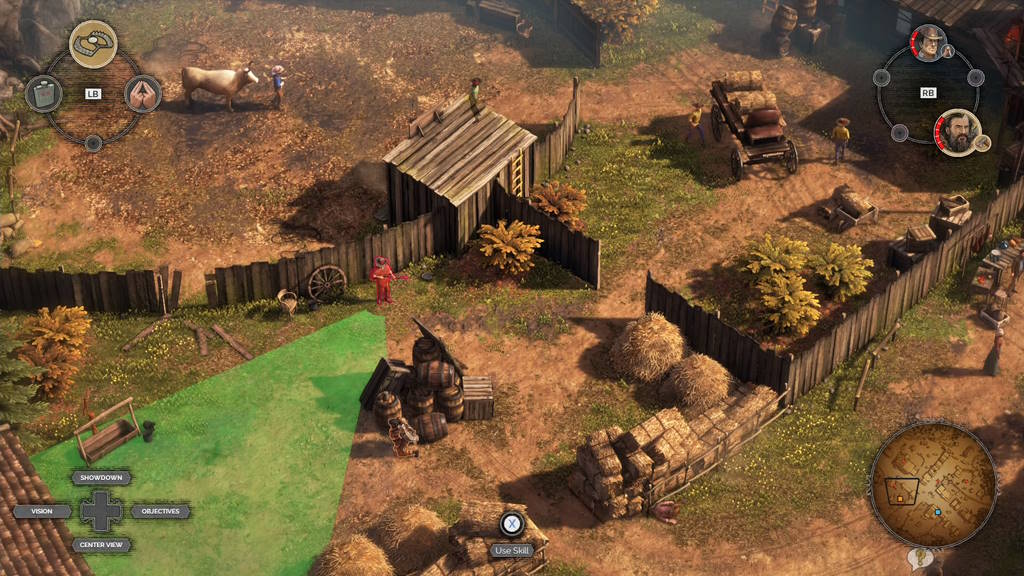Image resolution: width=1024 pixels, height=576 pixels.
Task: Select the bear trap skill icon
Action: point(93,43)
